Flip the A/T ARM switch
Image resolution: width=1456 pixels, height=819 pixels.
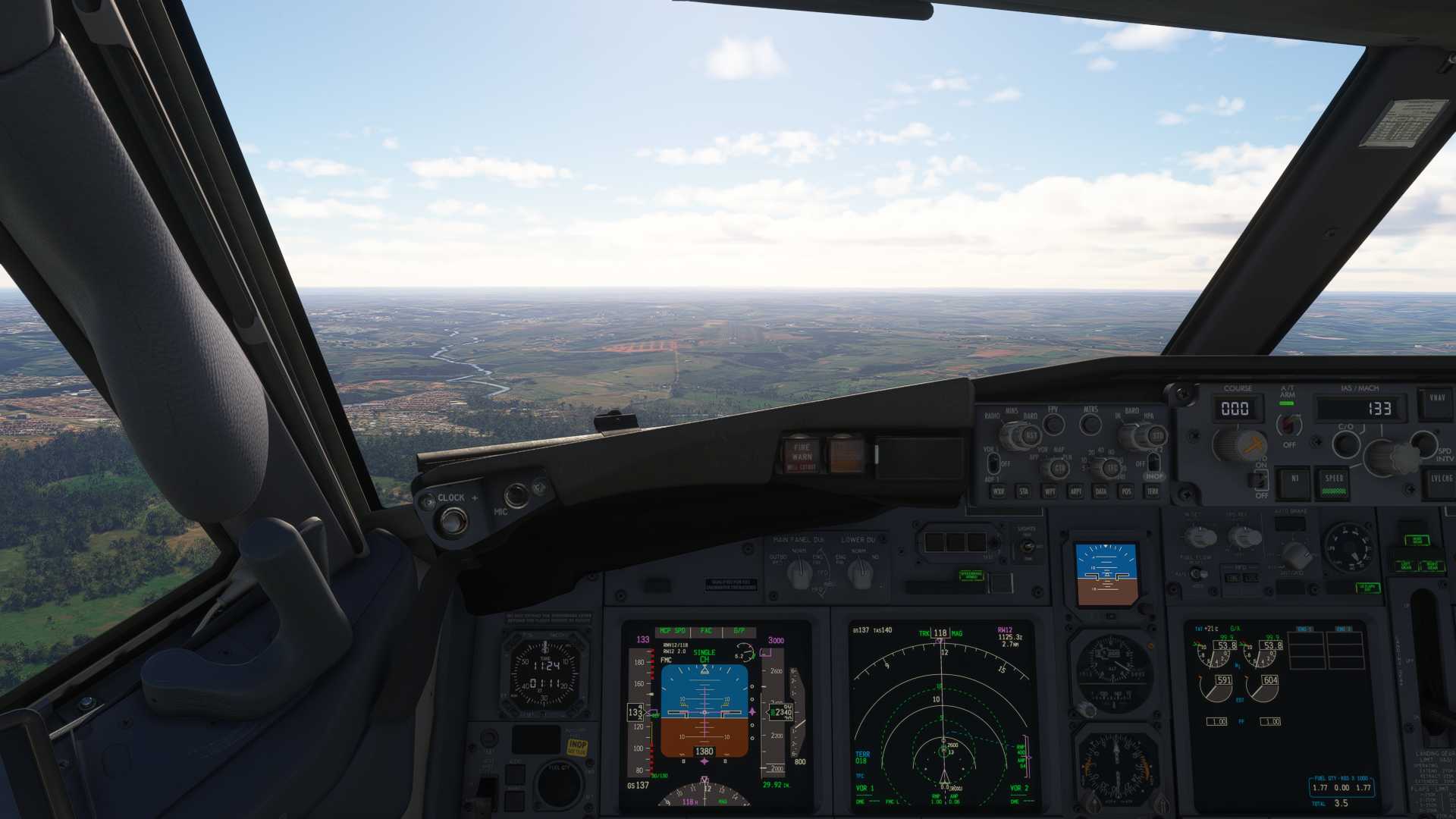pos(1288,425)
